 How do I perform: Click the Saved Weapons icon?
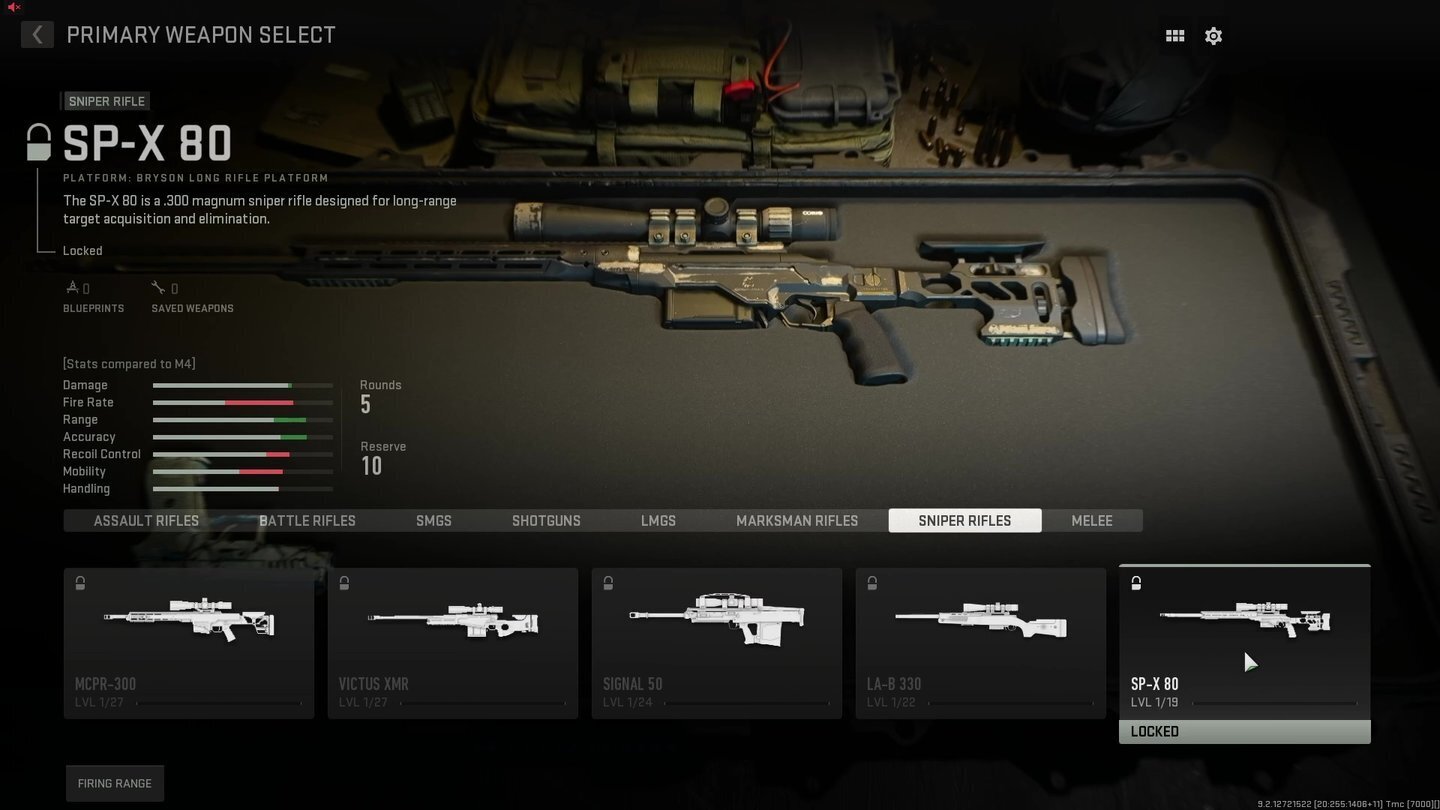tap(159, 286)
